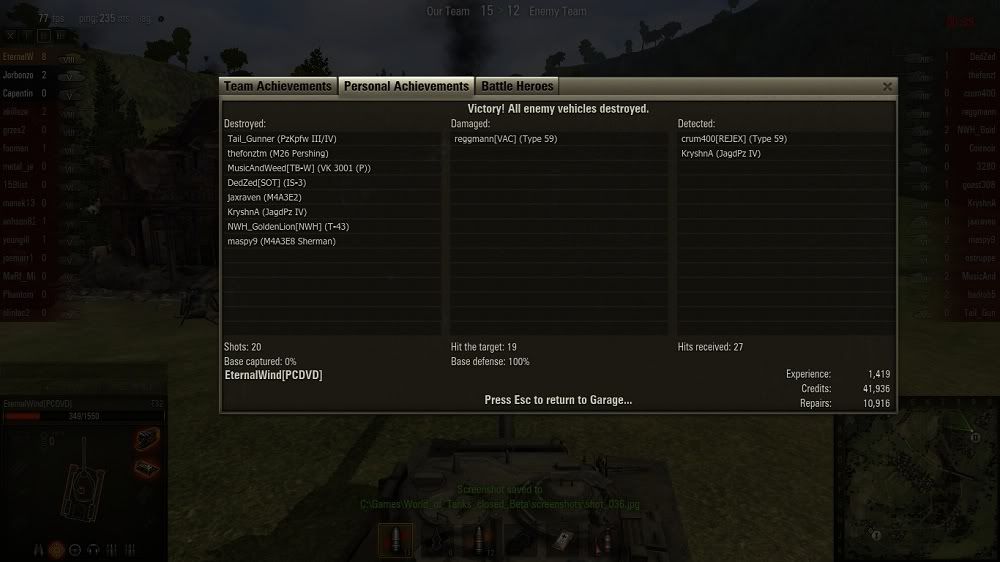Close the battle results window
Screen dimensions: 1000x562
[887, 87]
